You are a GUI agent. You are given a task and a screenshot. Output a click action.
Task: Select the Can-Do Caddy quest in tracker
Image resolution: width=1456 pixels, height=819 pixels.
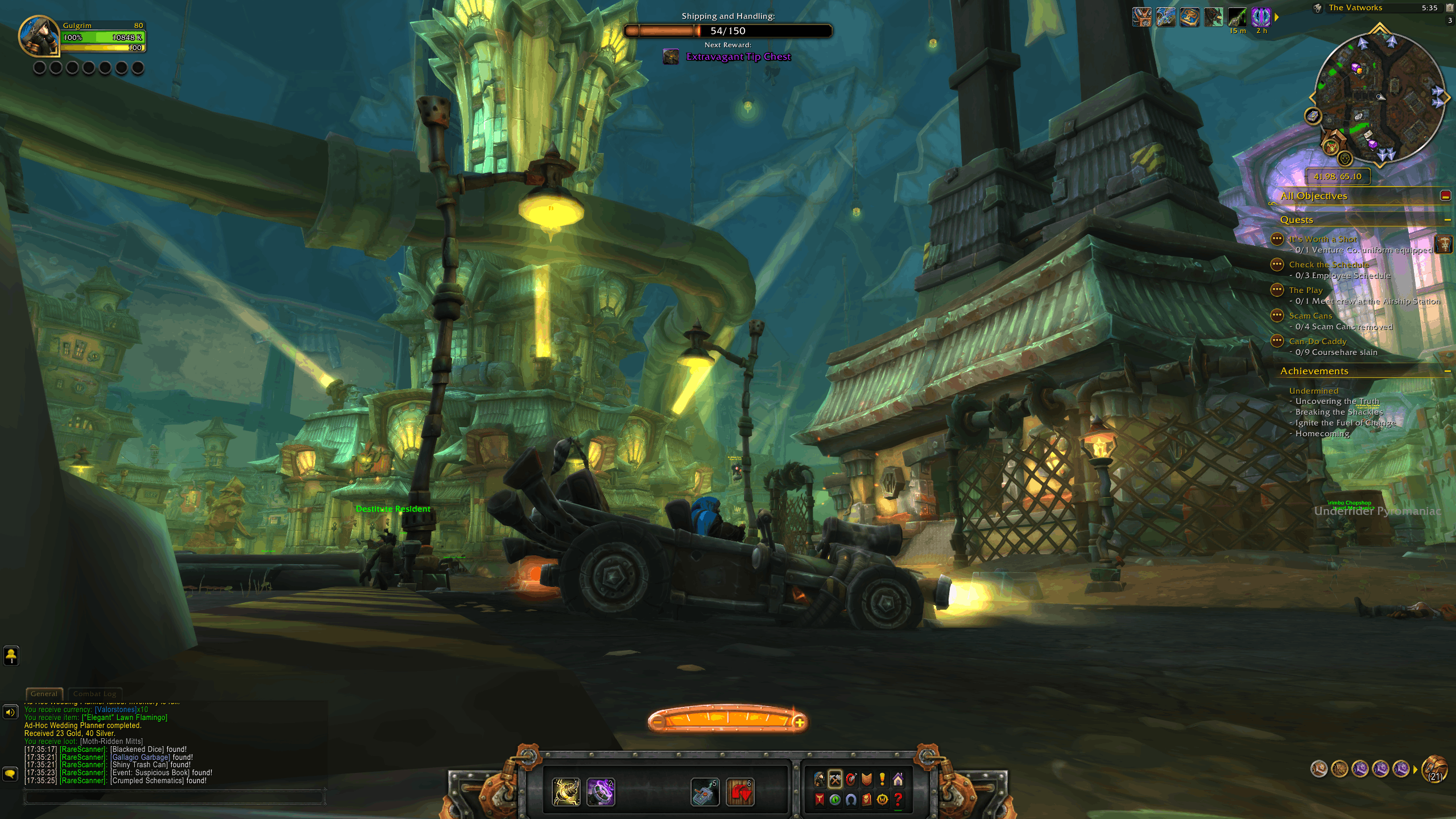pyautogui.click(x=1317, y=341)
